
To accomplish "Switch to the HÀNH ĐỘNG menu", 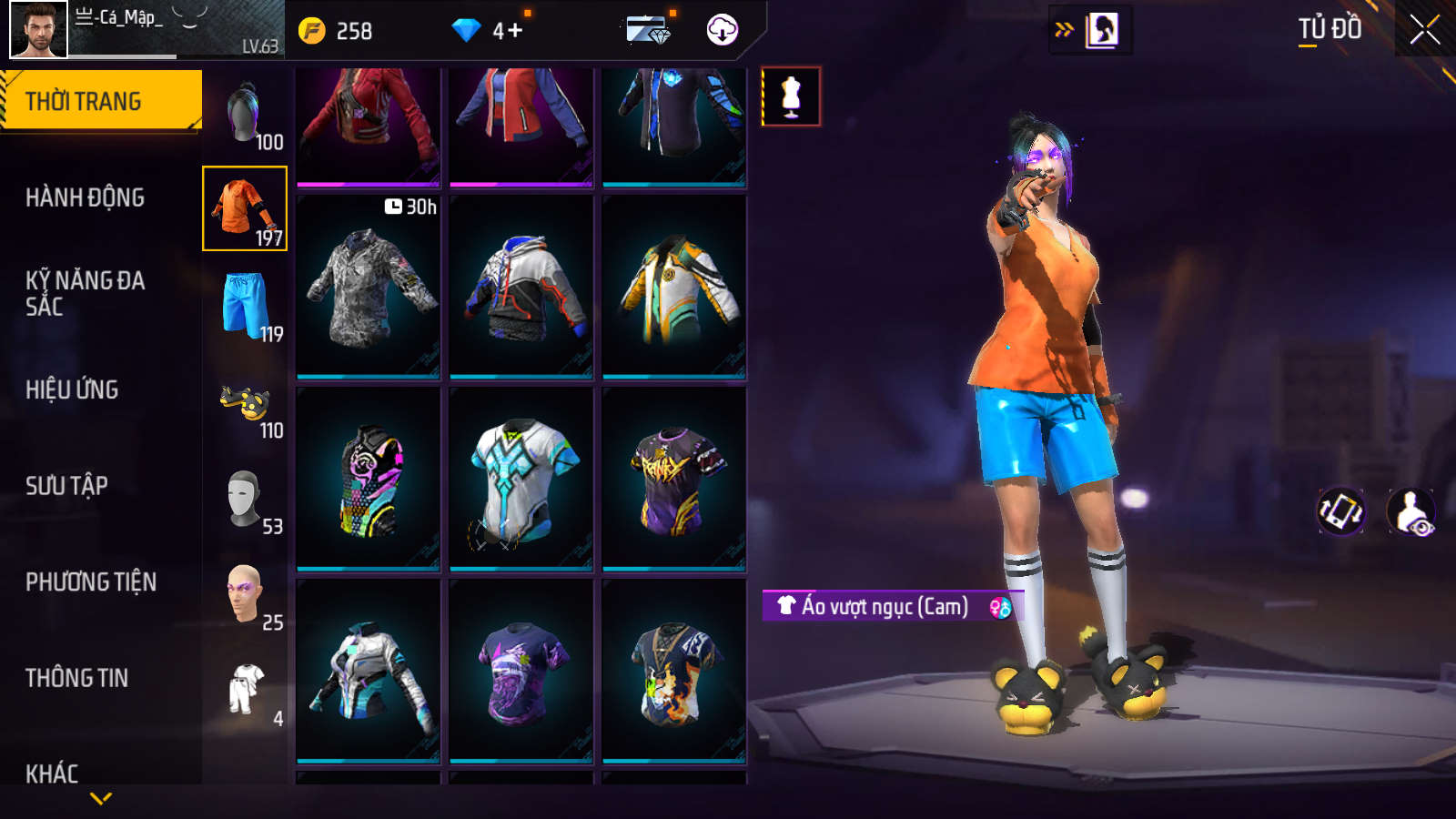I will 85,197.
